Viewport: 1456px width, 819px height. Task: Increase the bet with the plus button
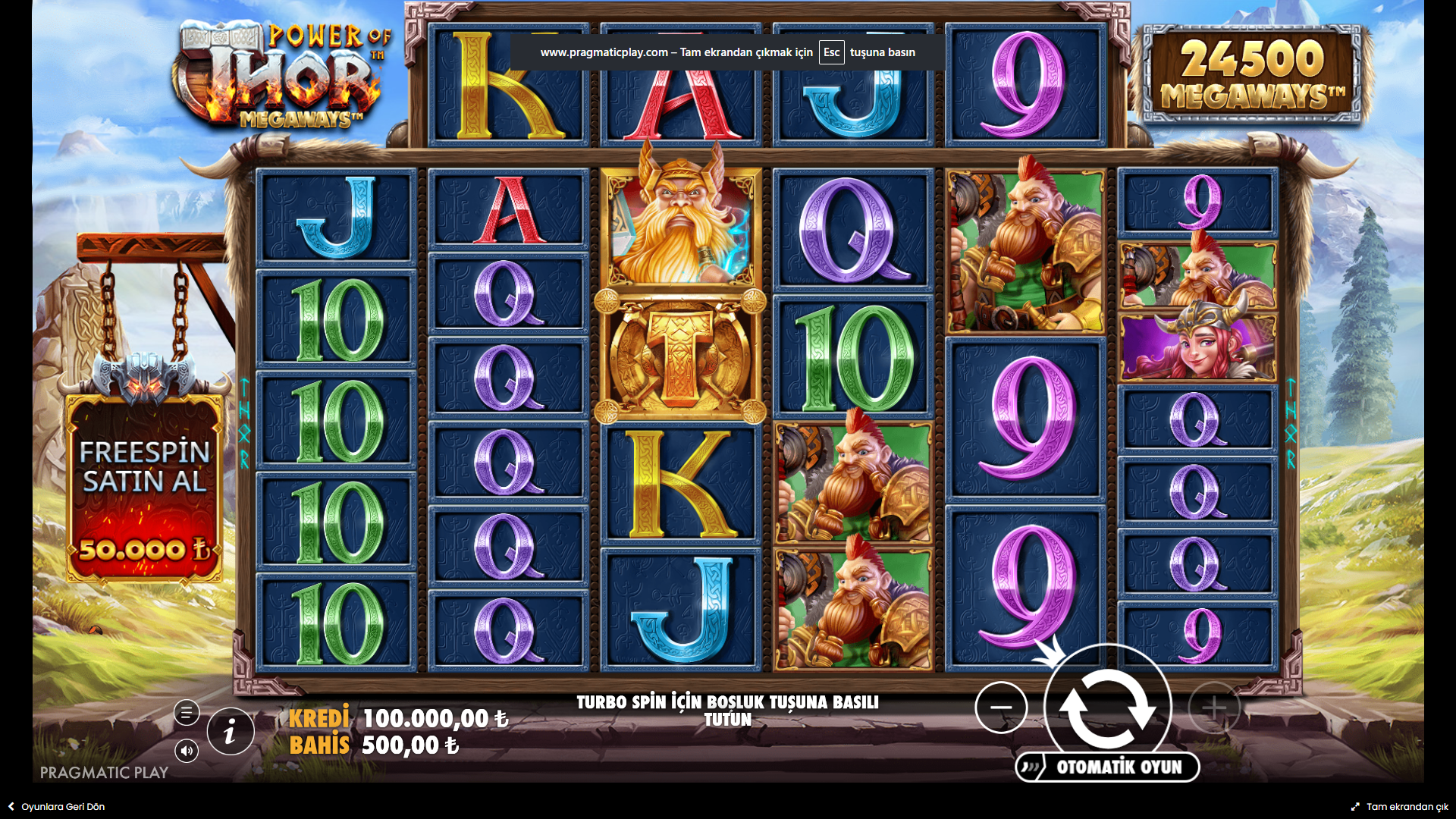pyautogui.click(x=1213, y=708)
